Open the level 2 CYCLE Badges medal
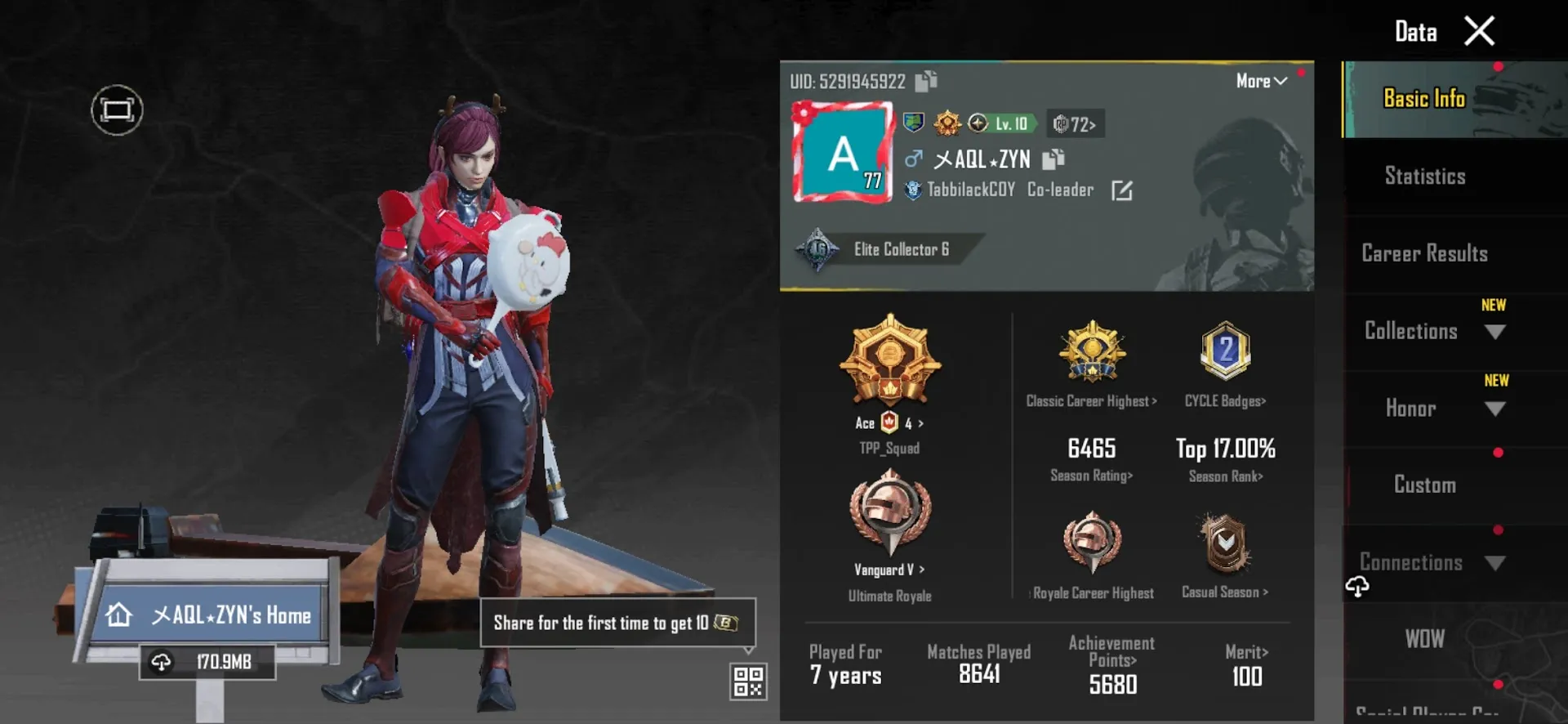1568x724 pixels. tap(1224, 353)
